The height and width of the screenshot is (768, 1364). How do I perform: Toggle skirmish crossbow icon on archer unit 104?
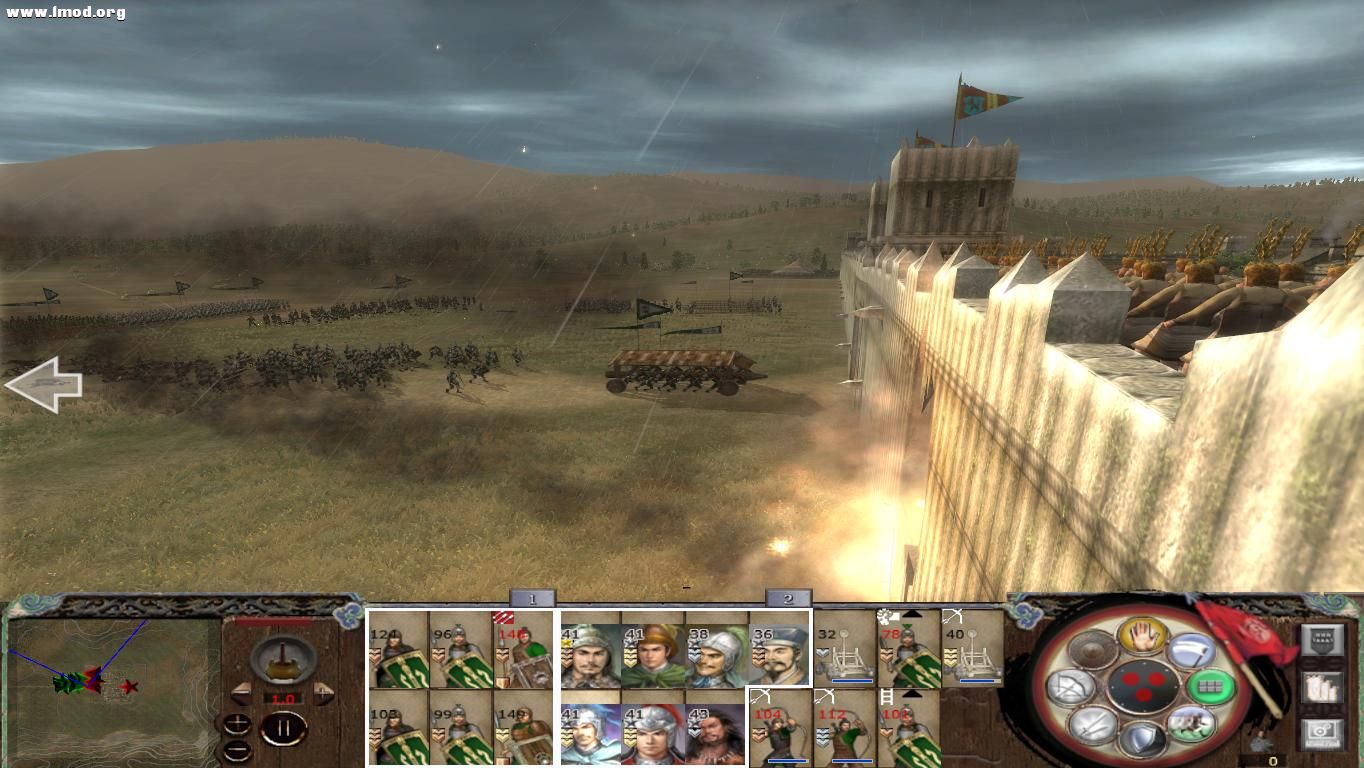pyautogui.click(x=761, y=697)
